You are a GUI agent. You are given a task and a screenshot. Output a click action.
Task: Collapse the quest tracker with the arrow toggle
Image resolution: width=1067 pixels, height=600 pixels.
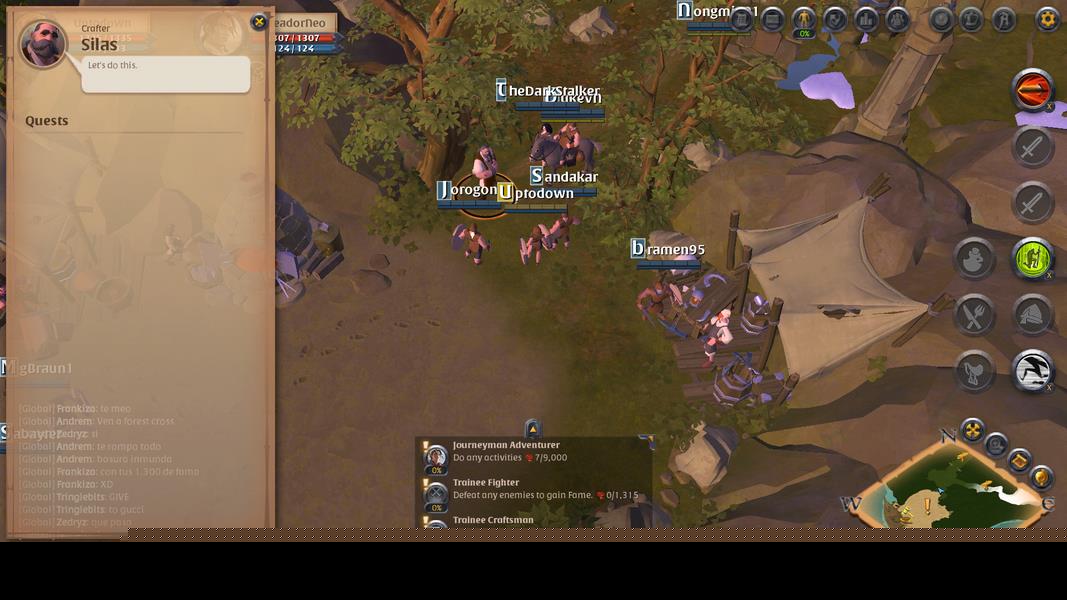[x=532, y=429]
